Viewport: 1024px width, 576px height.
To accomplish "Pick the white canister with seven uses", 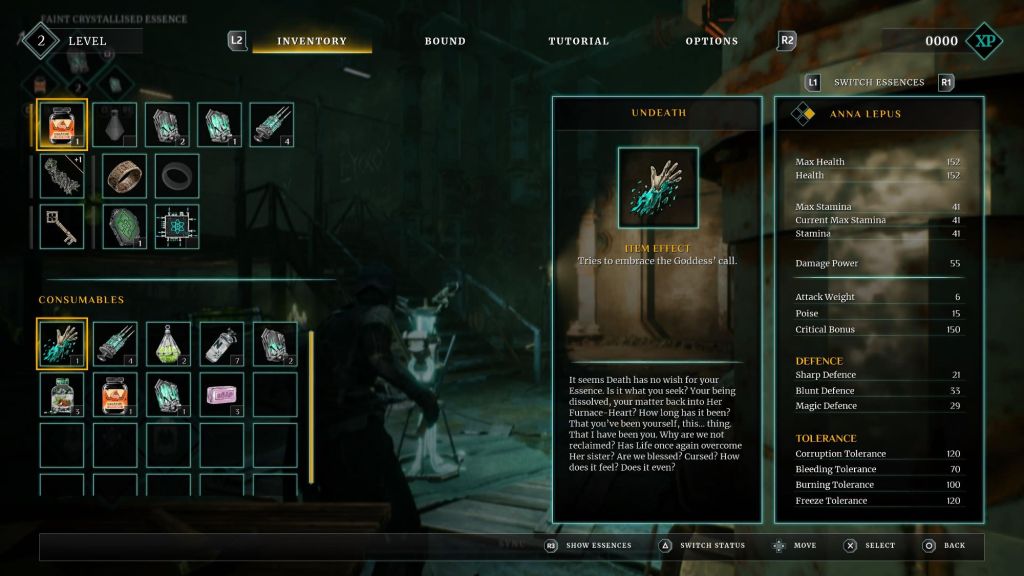I will [221, 343].
